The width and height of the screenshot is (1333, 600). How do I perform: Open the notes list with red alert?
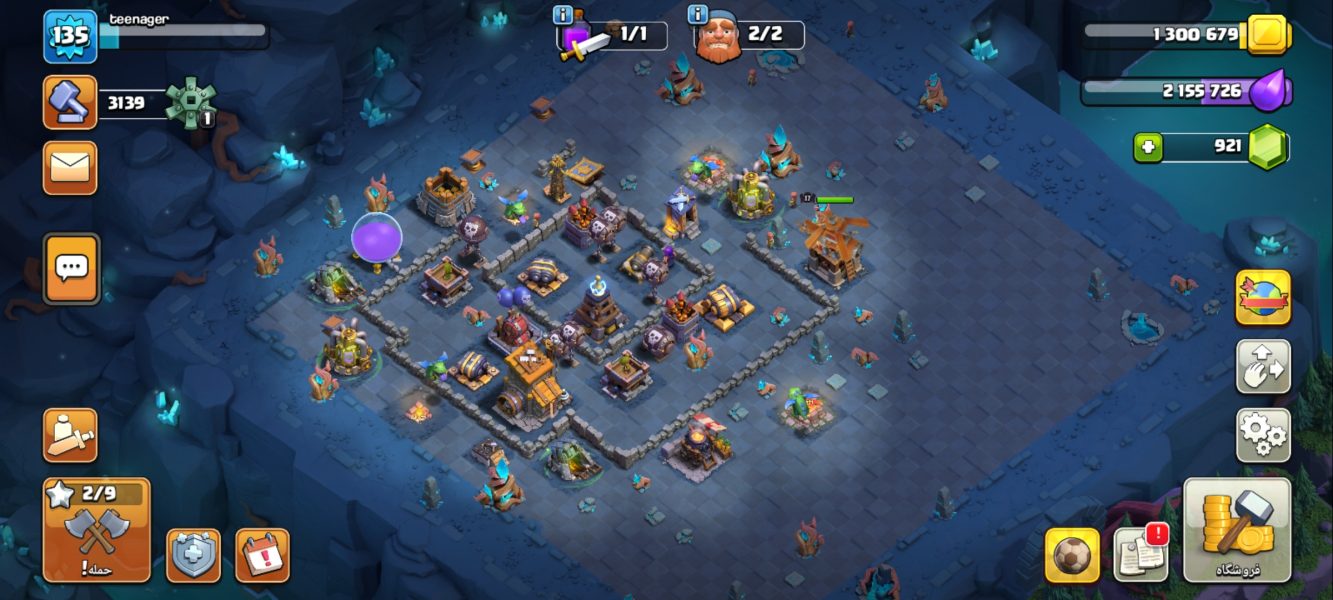1141,554
